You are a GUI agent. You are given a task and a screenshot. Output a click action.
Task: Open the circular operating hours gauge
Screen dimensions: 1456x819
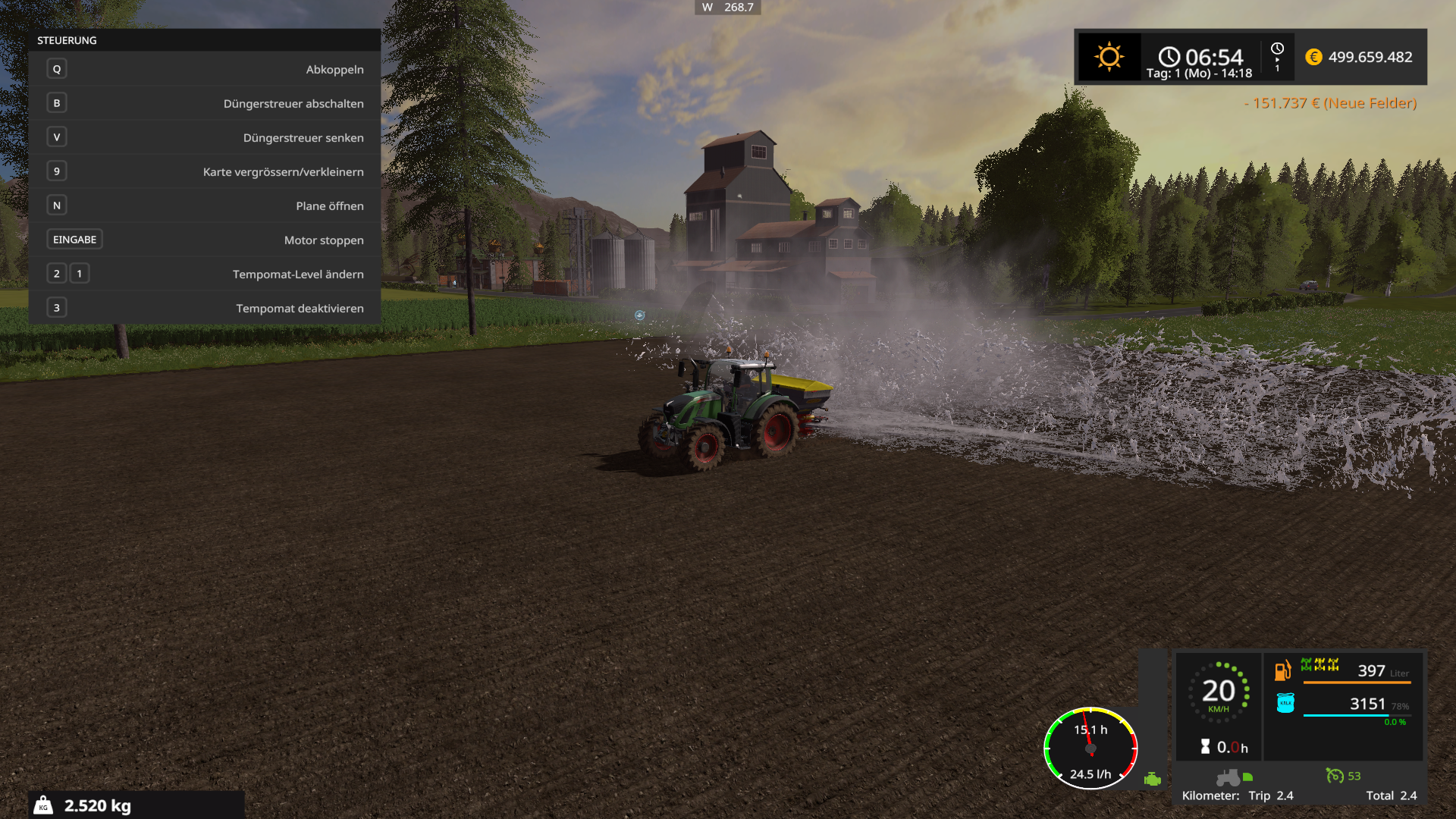tap(1090, 748)
